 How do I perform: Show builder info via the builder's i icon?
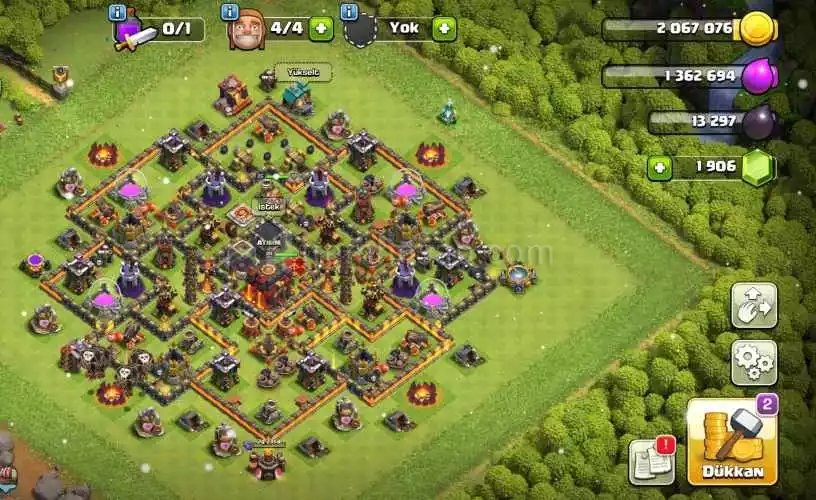(231, 12)
